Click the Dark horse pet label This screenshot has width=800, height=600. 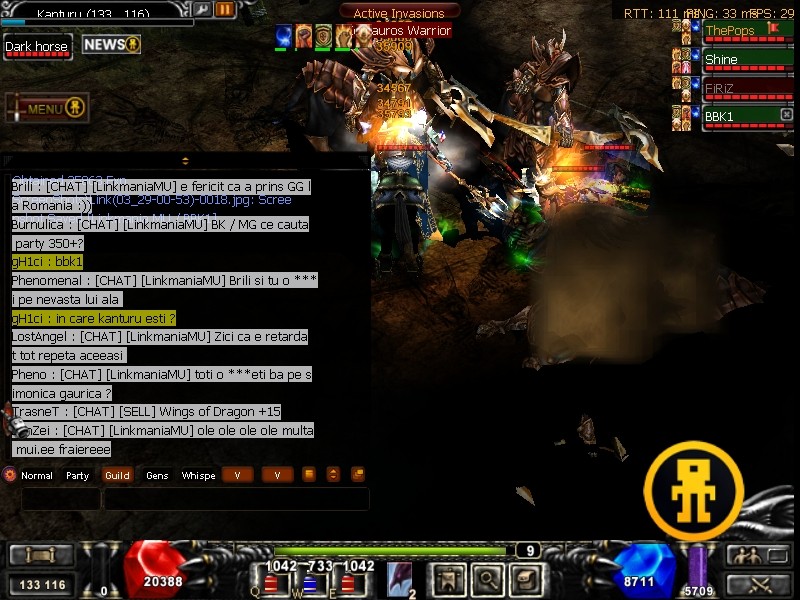tap(38, 47)
